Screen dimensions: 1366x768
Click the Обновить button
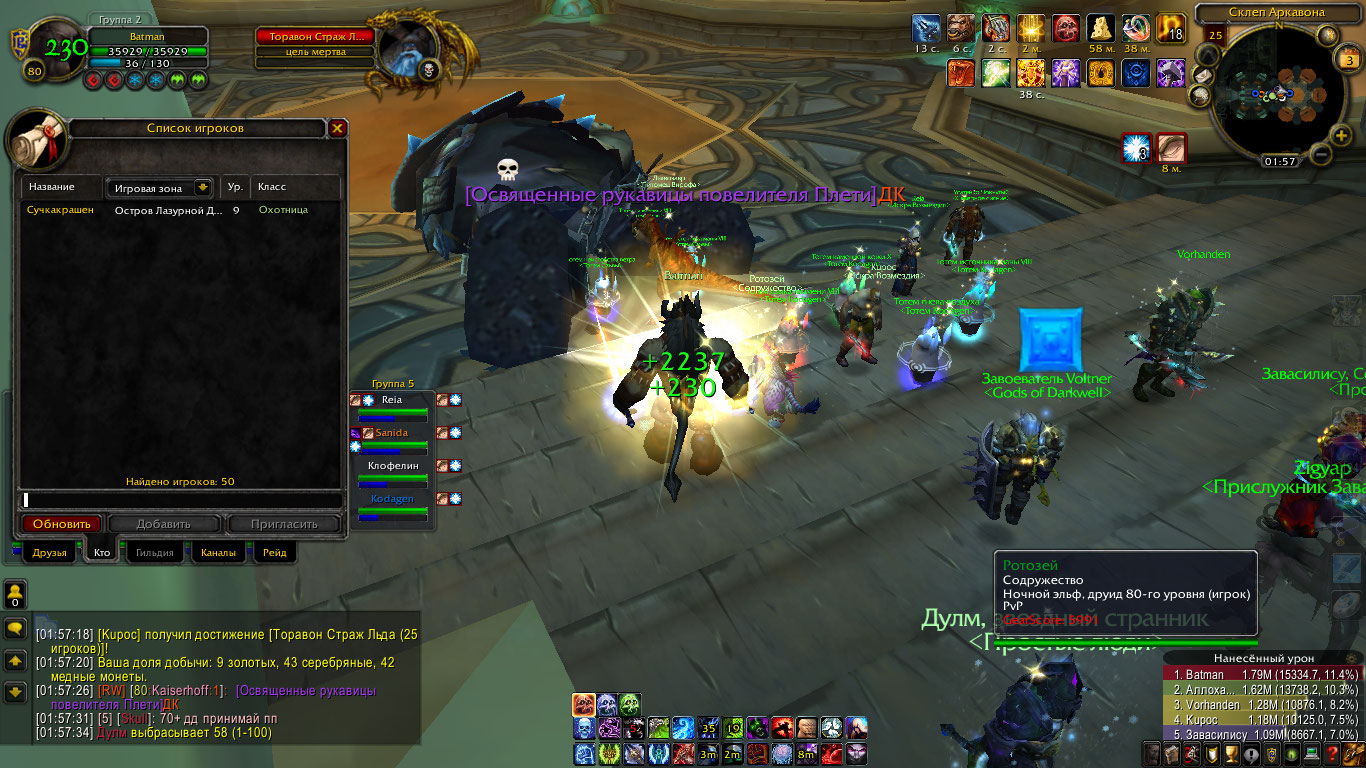click(62, 524)
